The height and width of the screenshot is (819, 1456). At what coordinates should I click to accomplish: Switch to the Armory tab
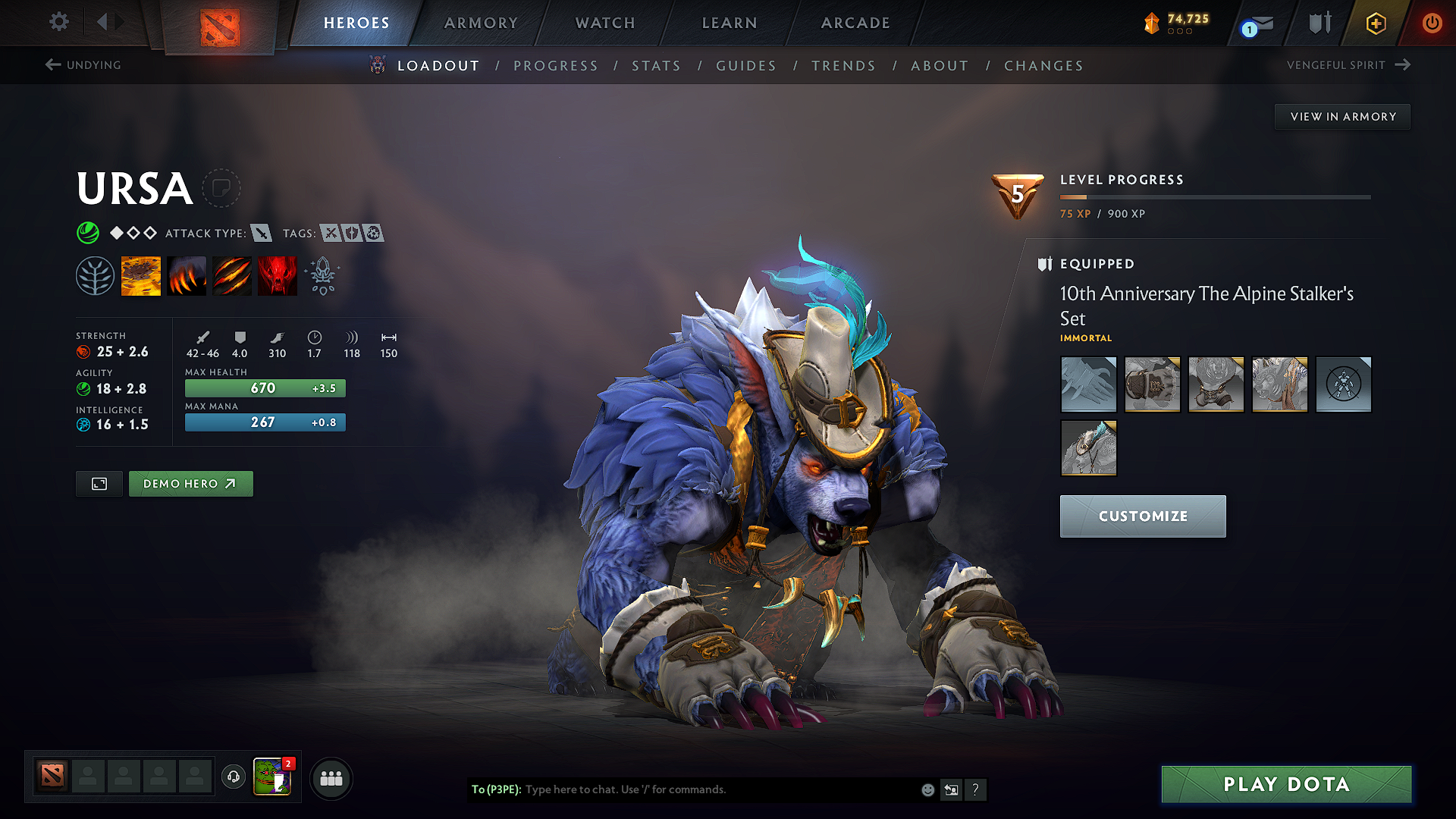tap(481, 23)
